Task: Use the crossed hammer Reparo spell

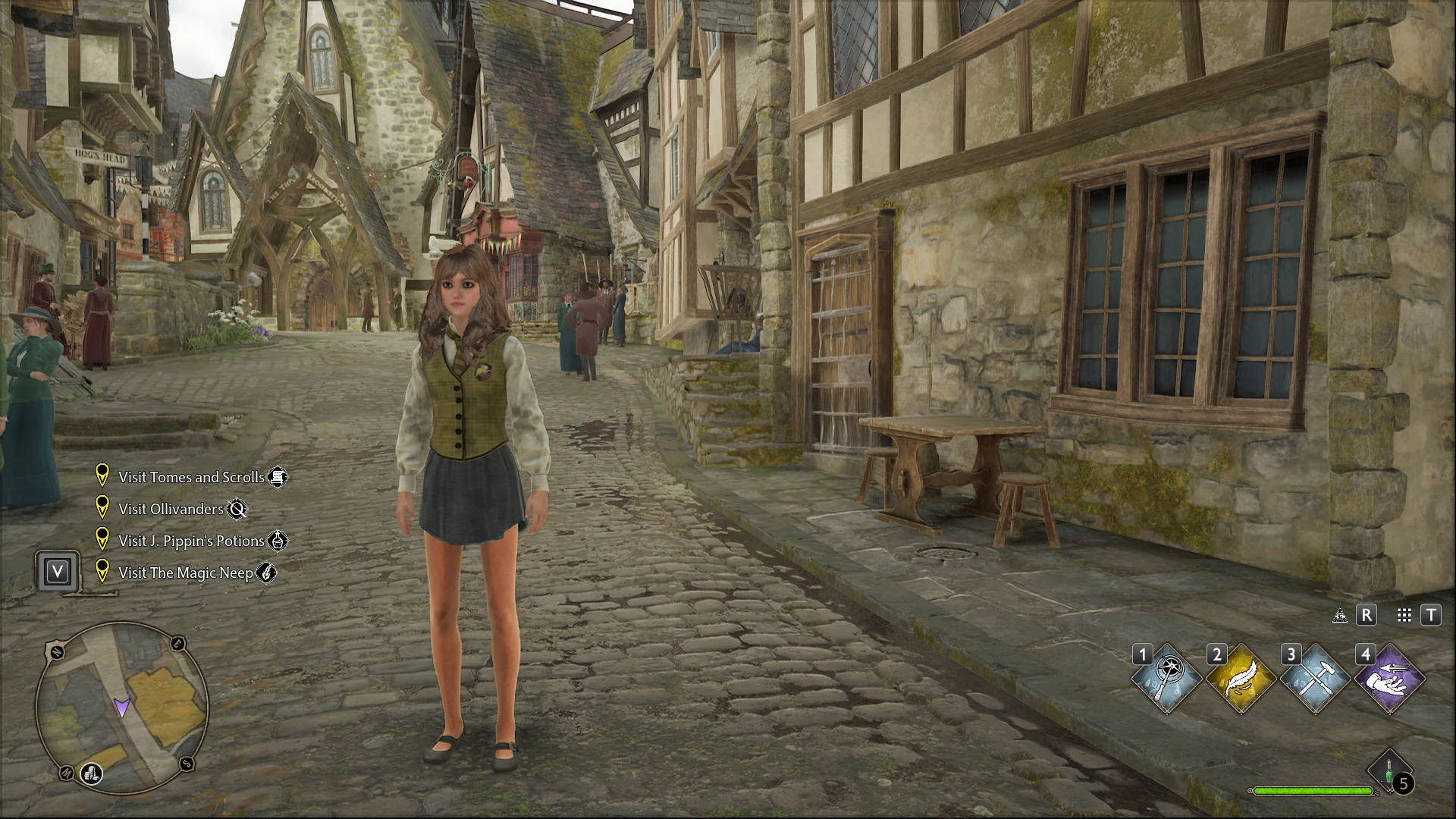Action: (1316, 679)
